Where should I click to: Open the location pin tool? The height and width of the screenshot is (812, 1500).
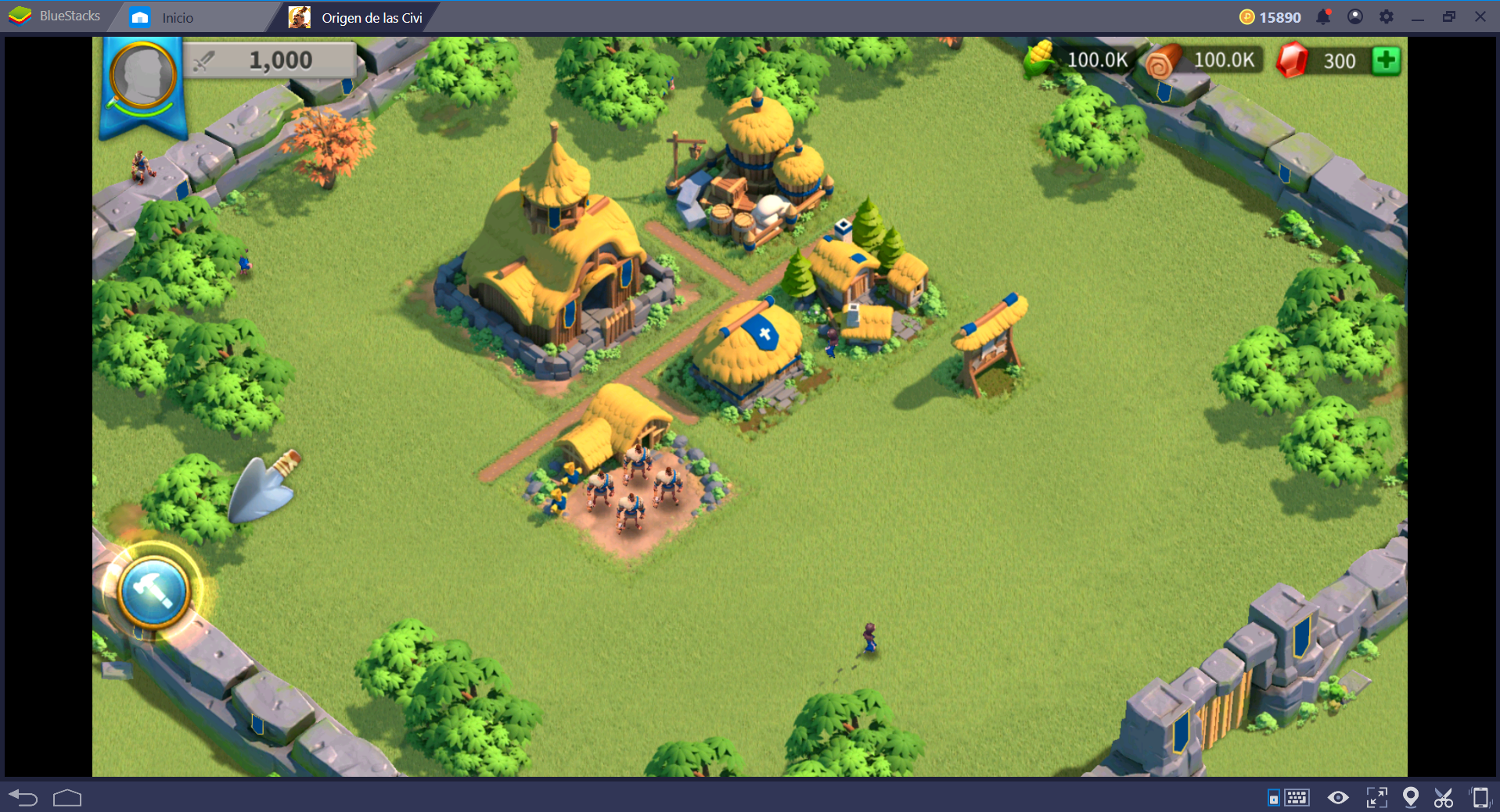coord(1410,797)
